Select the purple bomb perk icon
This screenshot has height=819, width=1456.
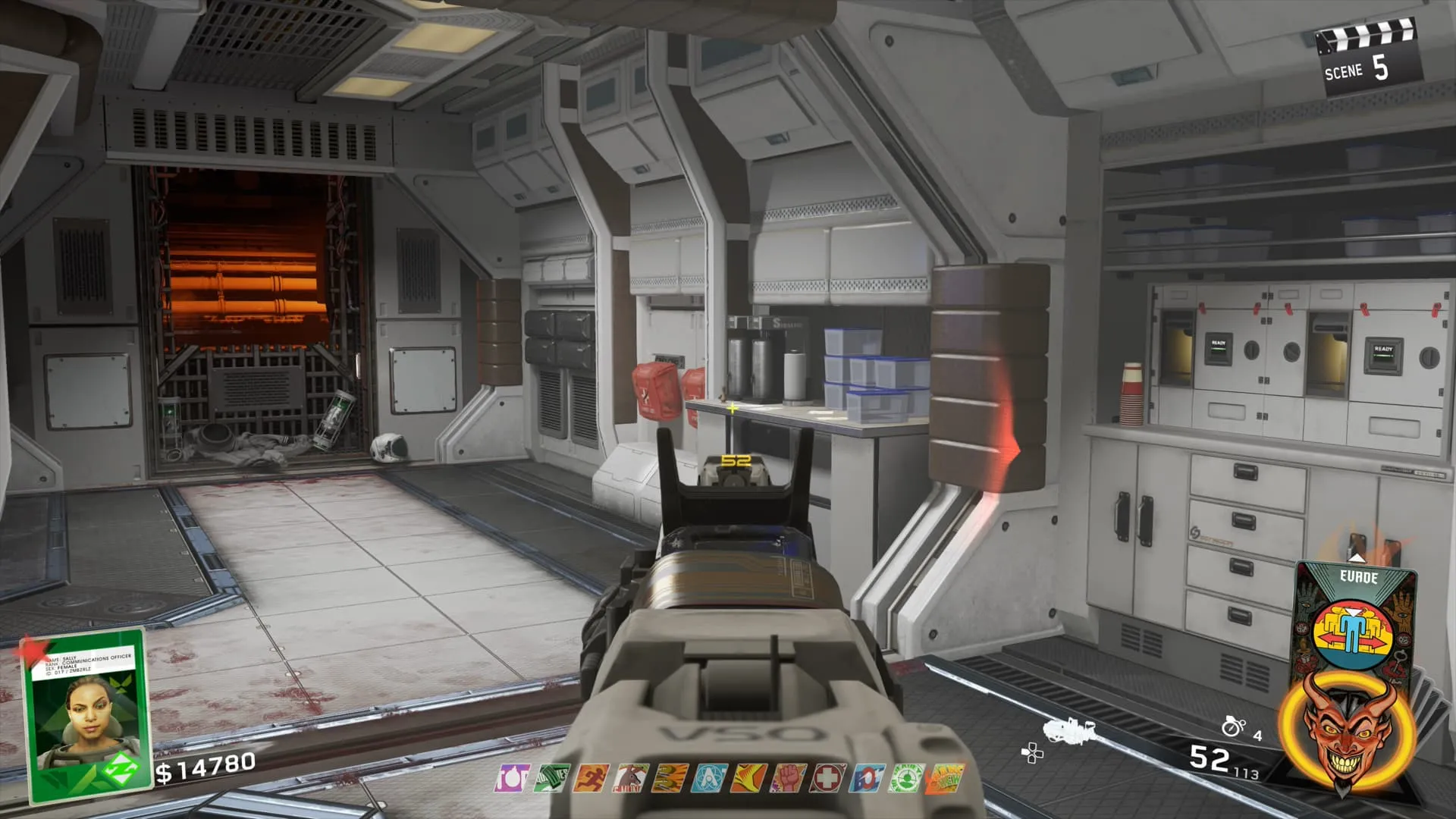coord(512,779)
